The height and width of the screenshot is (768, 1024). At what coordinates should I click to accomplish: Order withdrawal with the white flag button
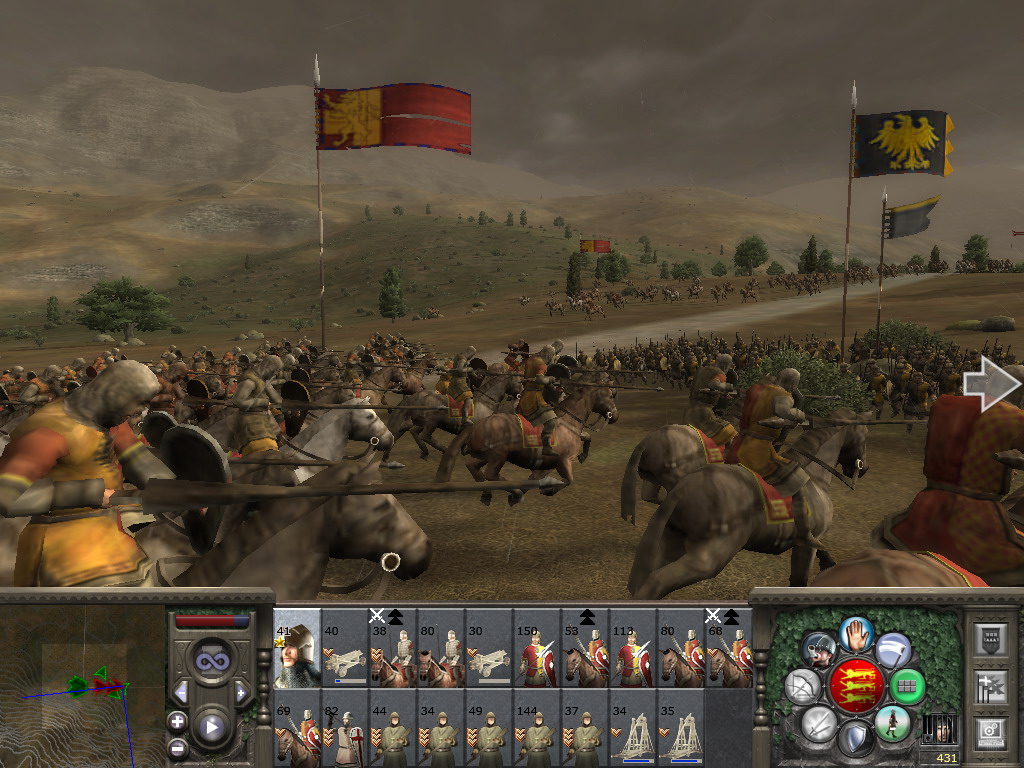893,649
